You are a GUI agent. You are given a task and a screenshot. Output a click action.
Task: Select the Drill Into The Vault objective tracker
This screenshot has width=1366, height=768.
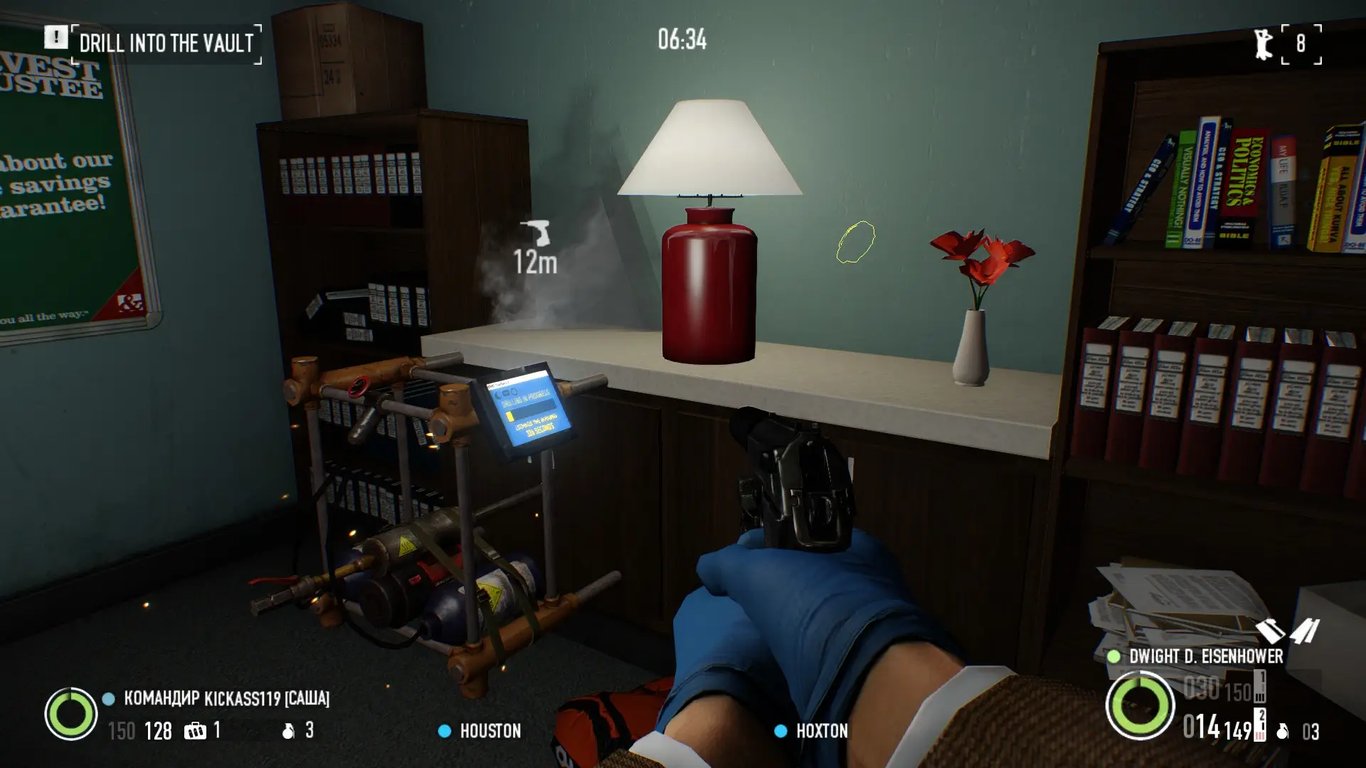[166, 43]
